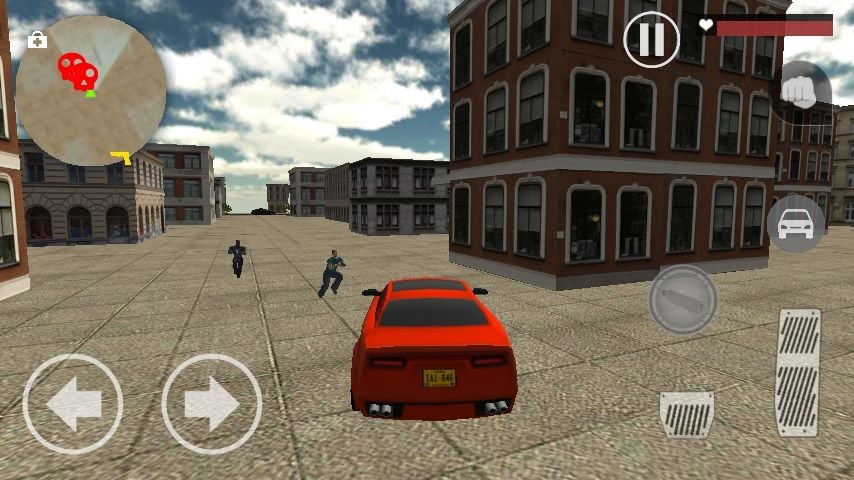Tap the tall gas pedal
Viewport: 854px width, 480px height.
[798, 372]
